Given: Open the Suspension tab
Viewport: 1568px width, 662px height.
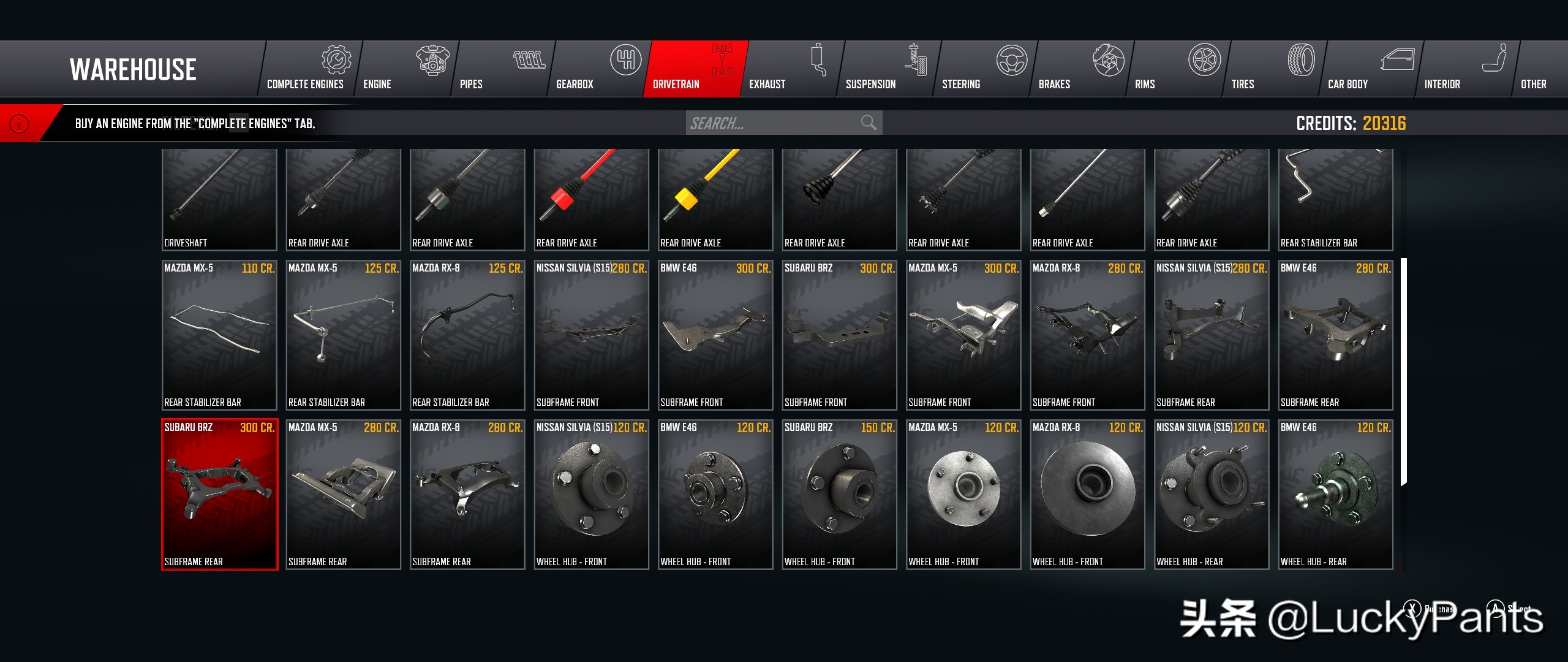Looking at the screenshot, I should [x=888, y=69].
